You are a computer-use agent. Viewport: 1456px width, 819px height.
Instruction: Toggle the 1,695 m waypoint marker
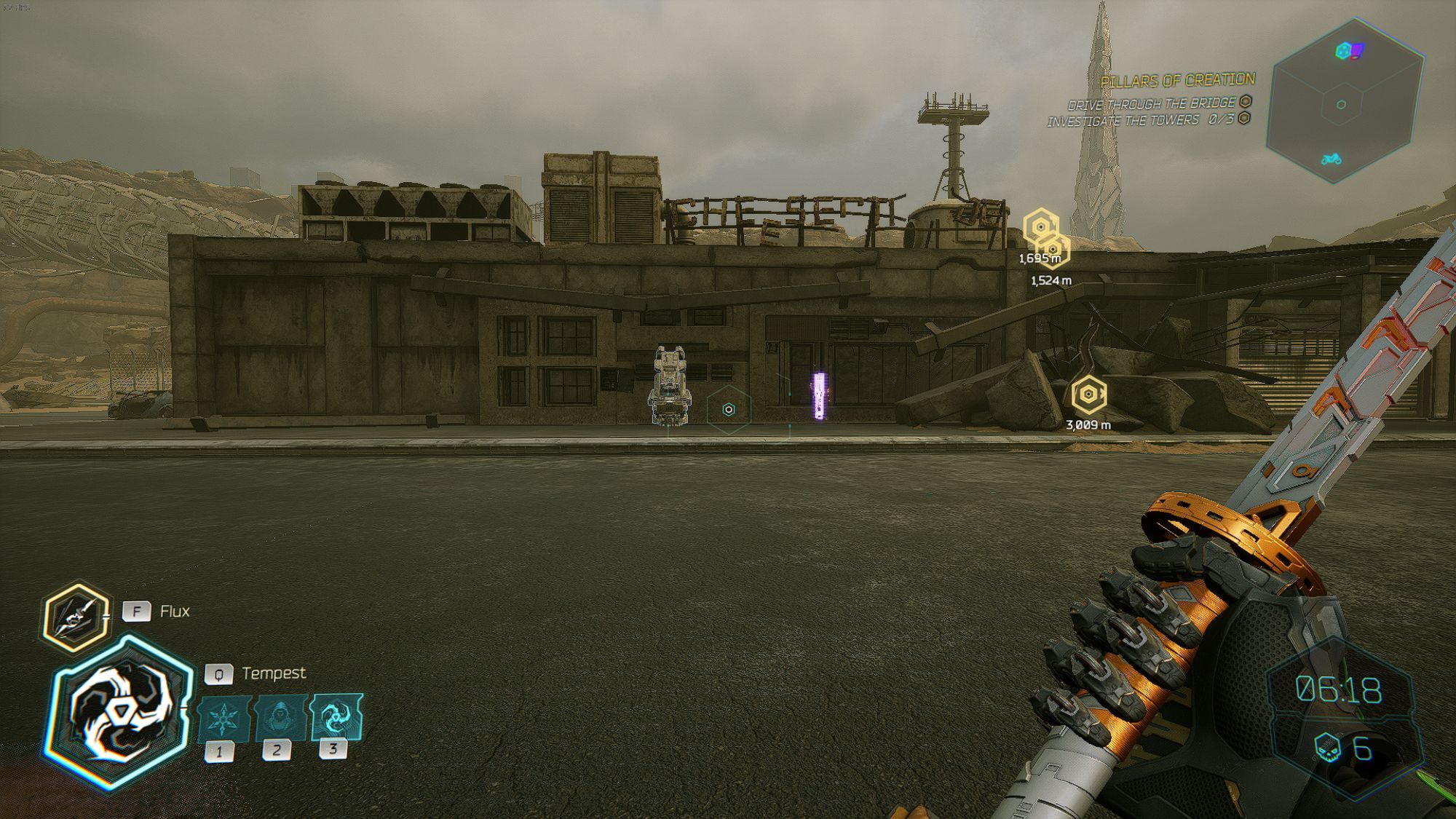click(x=1042, y=232)
